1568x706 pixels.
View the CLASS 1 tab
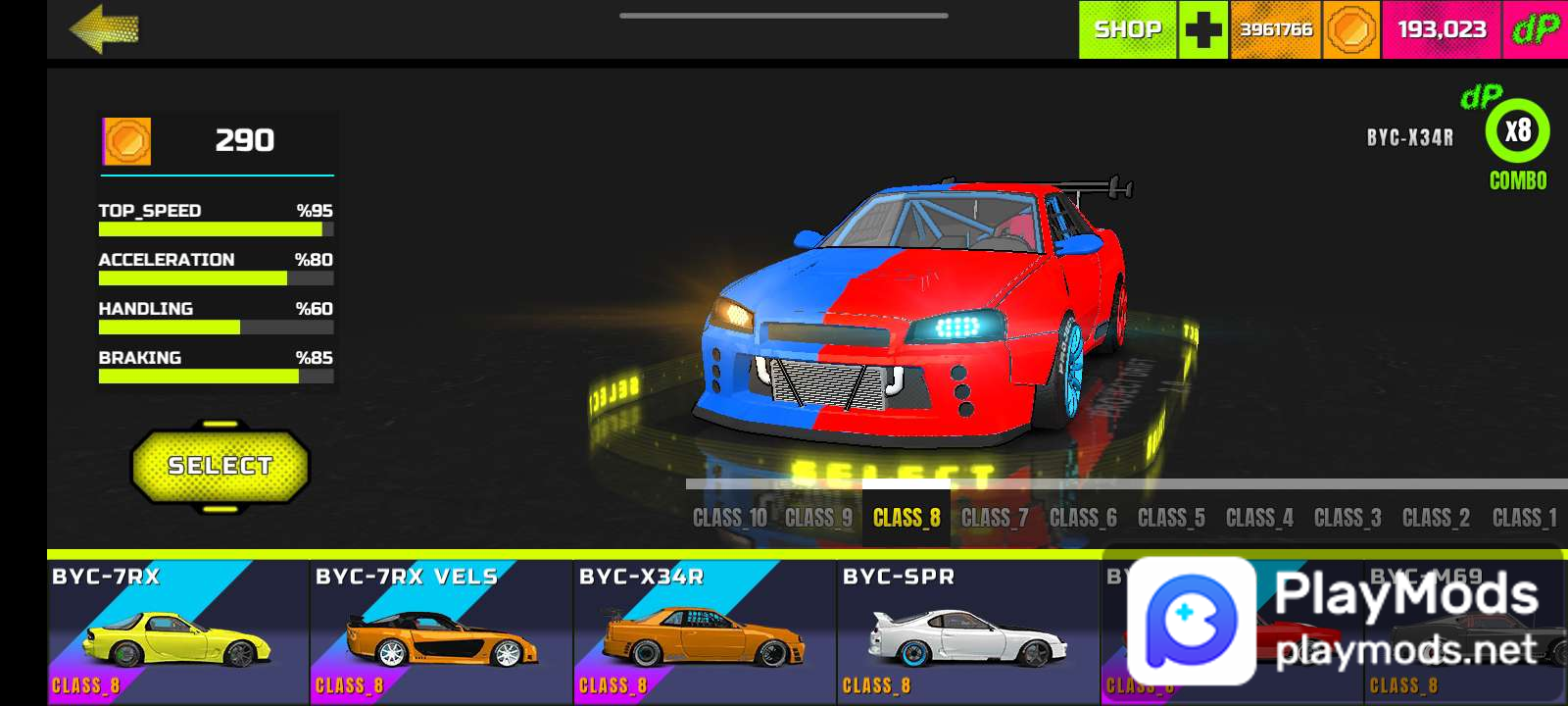click(x=1524, y=518)
